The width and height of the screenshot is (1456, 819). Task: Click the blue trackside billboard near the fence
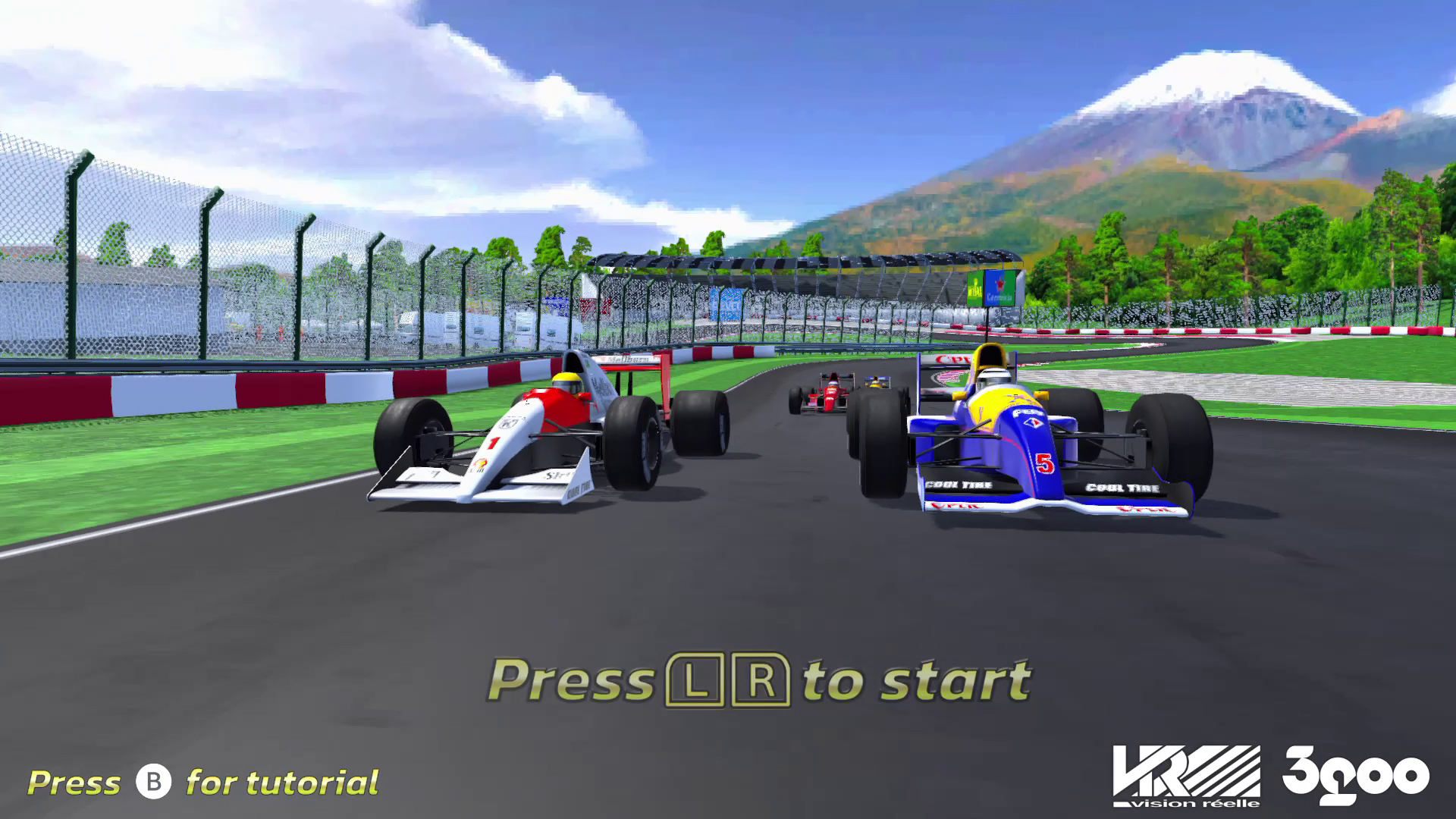click(726, 303)
